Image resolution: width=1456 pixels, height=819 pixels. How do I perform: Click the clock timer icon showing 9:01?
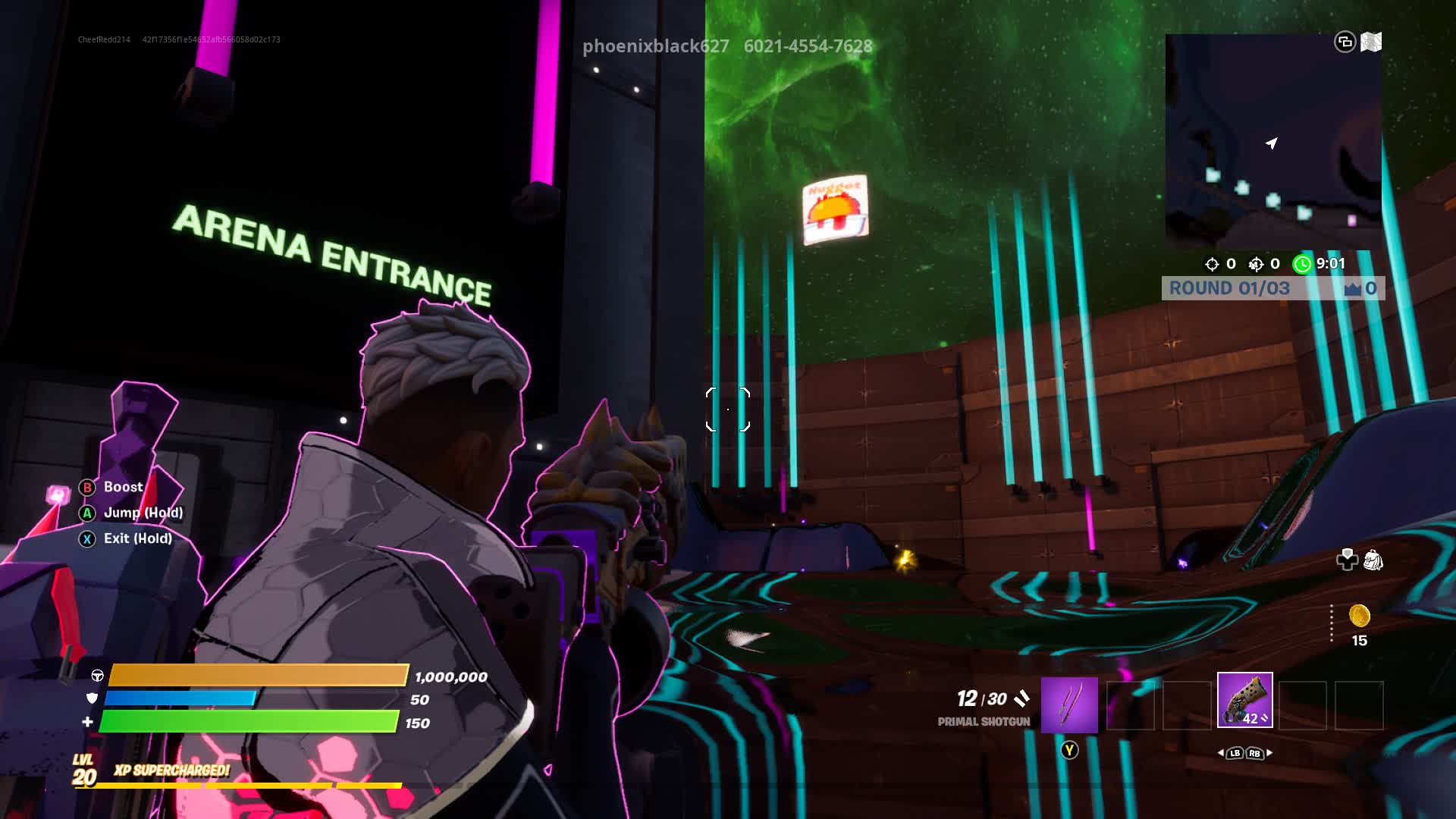1302,264
